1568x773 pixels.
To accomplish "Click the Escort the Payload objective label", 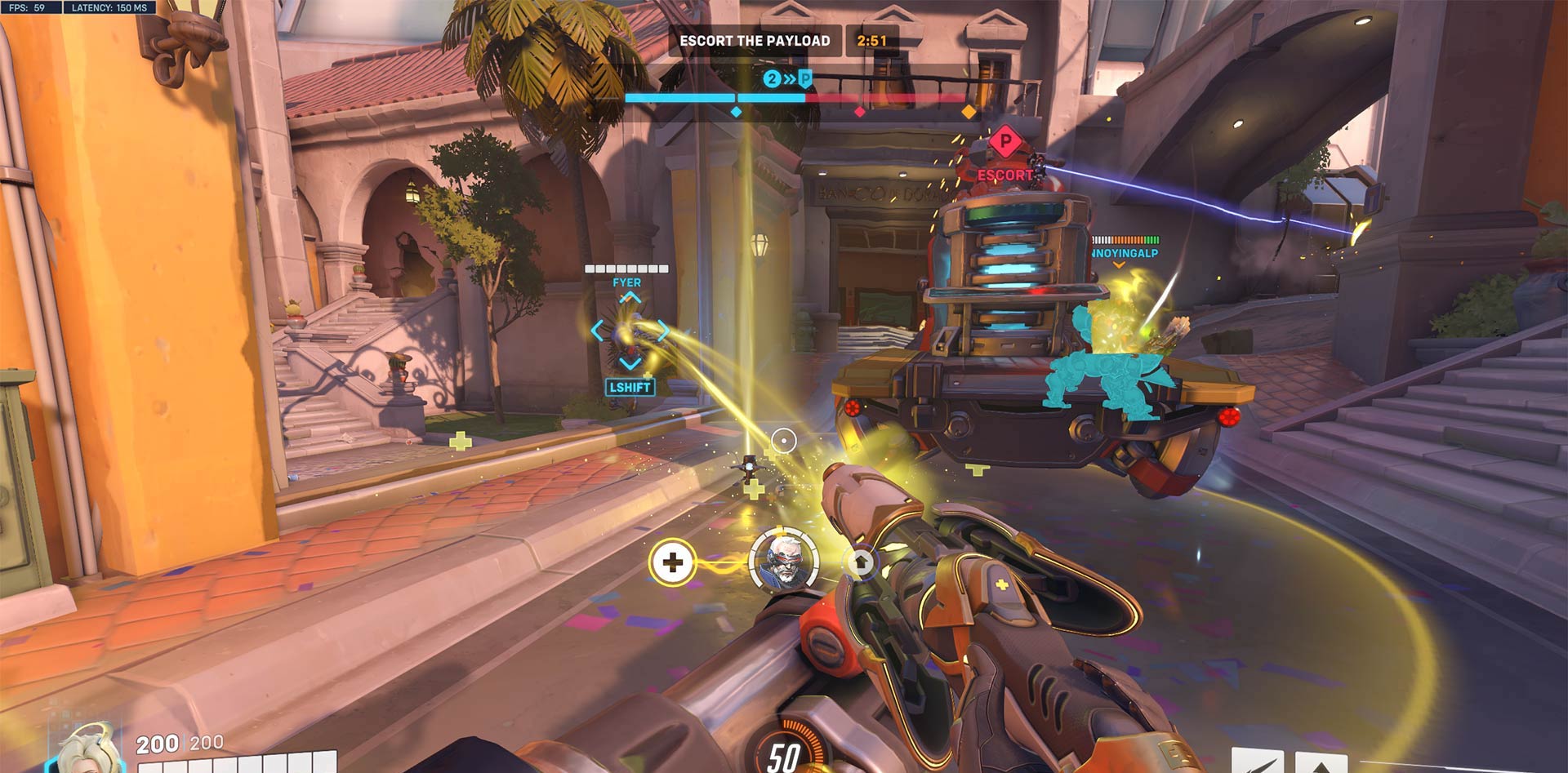I will coord(755,41).
